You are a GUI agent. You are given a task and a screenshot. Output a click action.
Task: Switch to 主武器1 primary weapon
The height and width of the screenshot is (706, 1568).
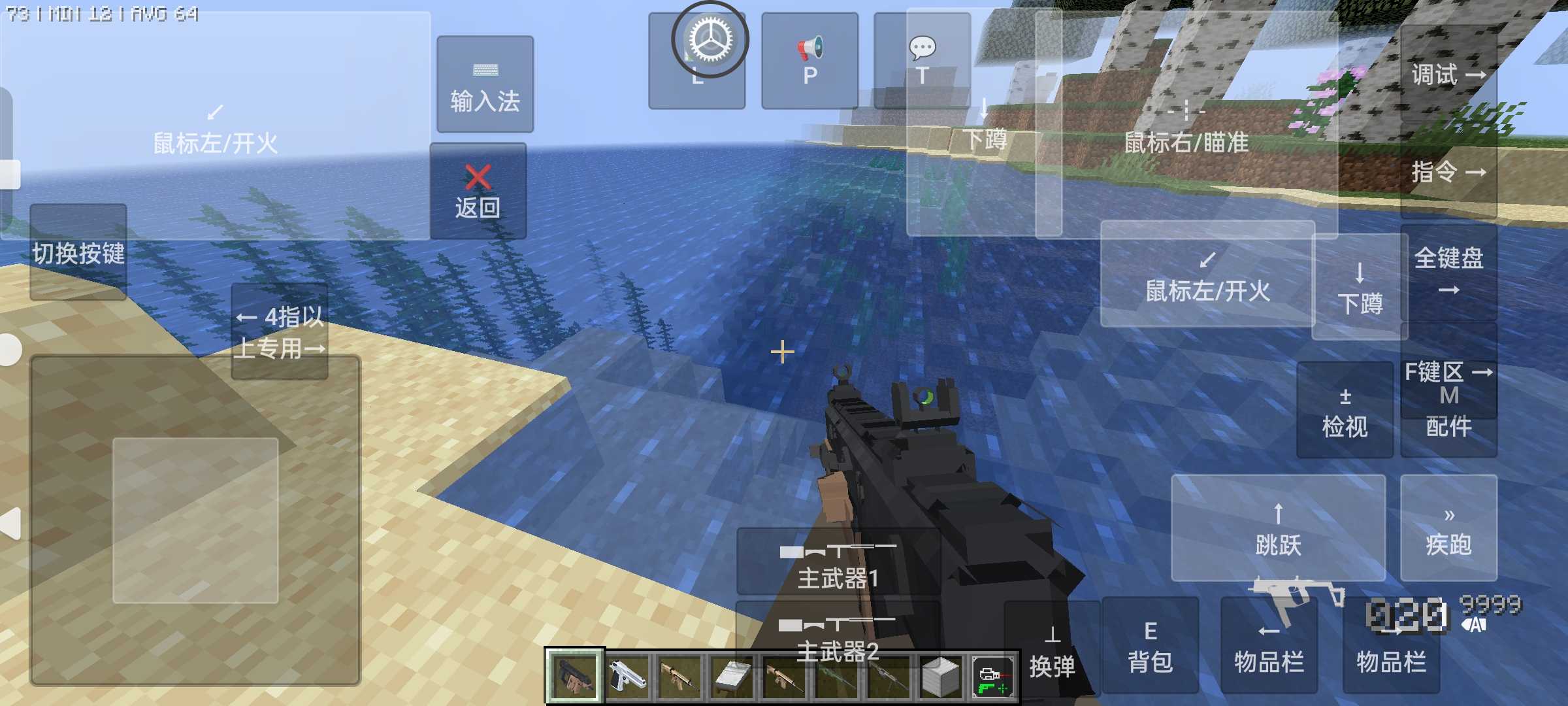[x=838, y=562]
